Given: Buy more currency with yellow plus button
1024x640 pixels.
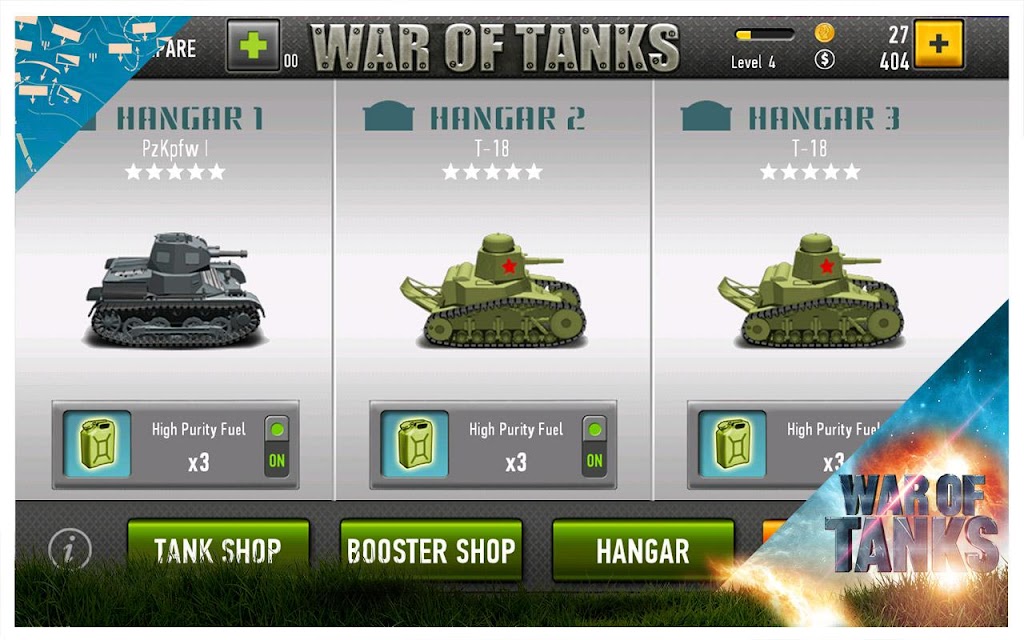Looking at the screenshot, I should coord(939,44).
